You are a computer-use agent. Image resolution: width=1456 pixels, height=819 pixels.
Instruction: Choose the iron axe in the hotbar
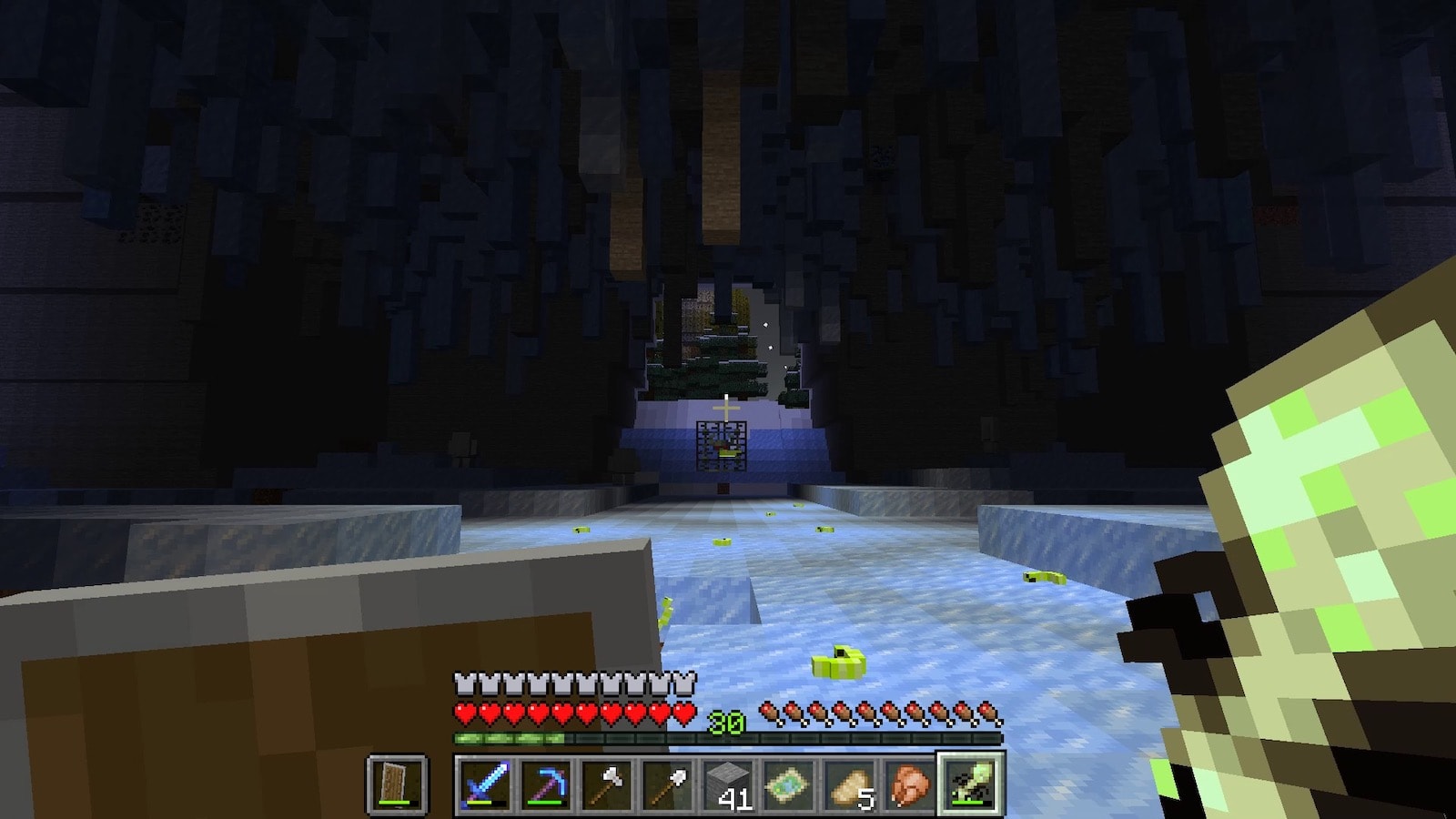tap(606, 784)
